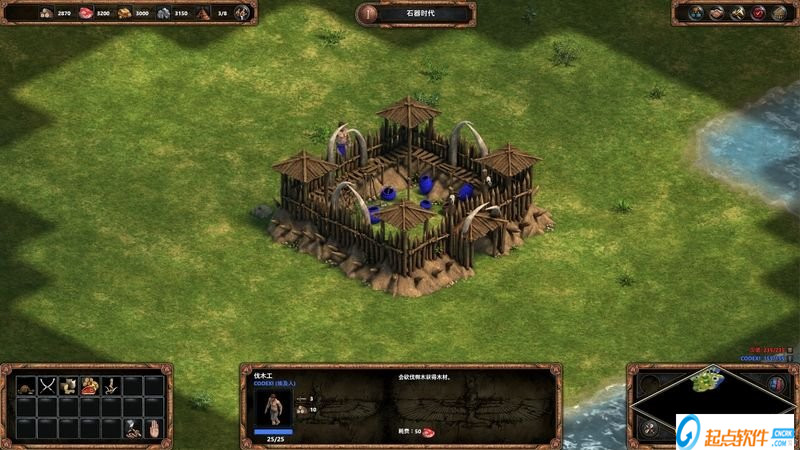Click the Stone Age banner at top
Image resolution: width=800 pixels, height=450 pixels.
415,13
